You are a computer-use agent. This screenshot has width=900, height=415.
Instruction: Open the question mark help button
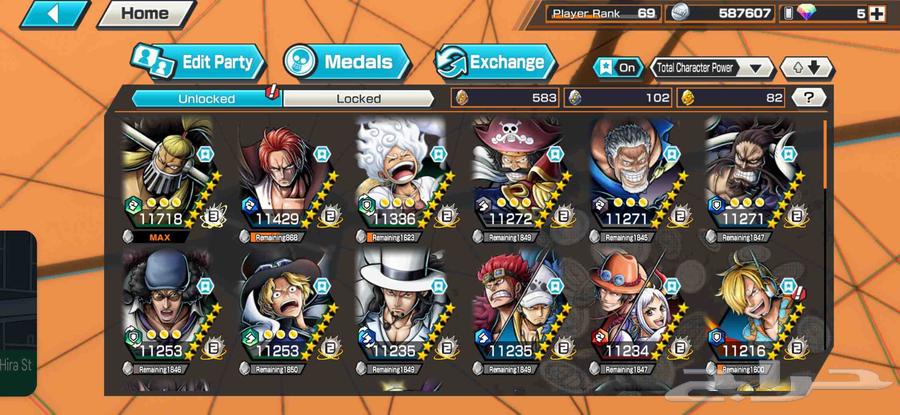coord(808,97)
